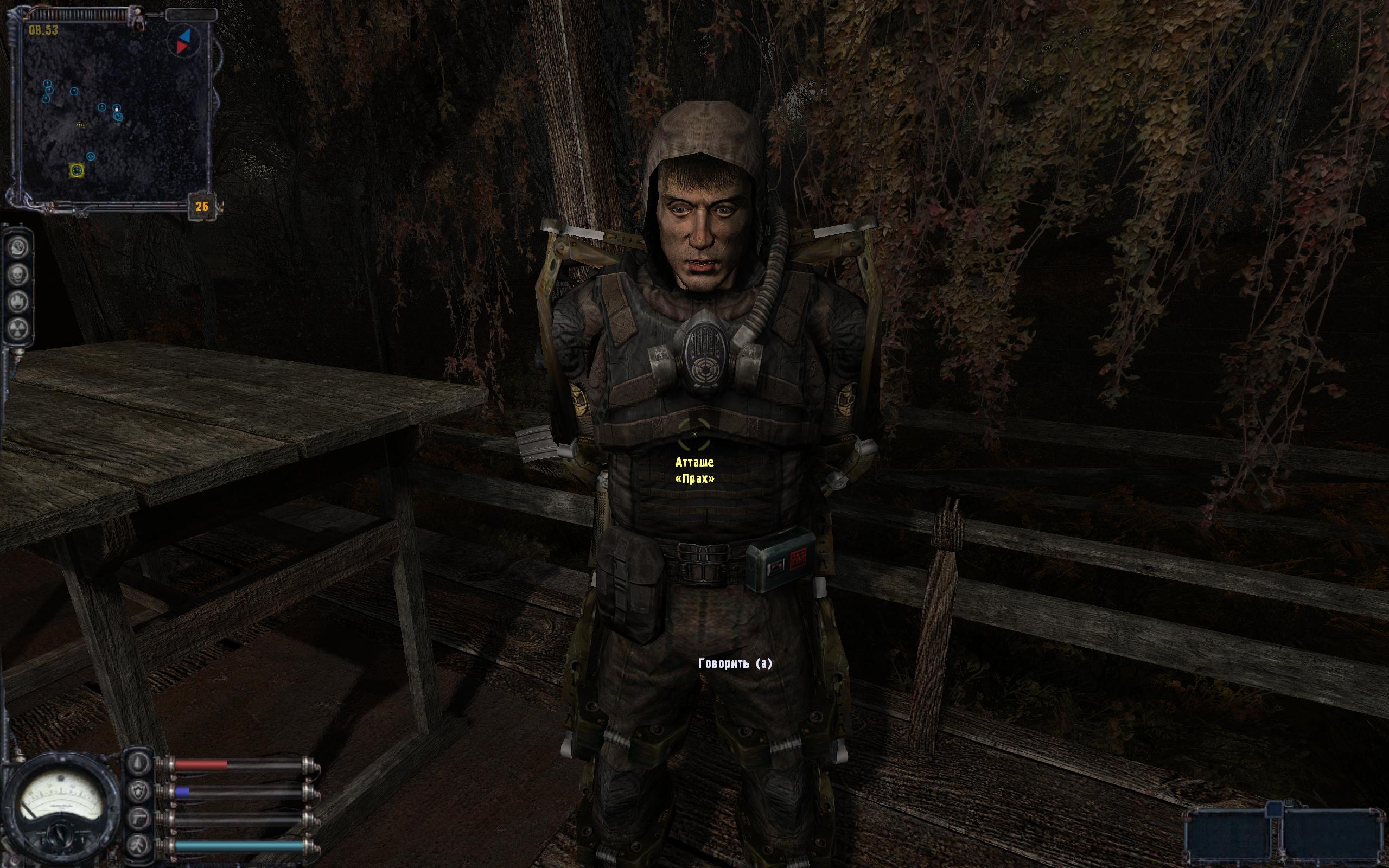Viewport: 1389px width, 868px height.
Task: Click the psi brain hazard indicator
Action: [x=20, y=248]
